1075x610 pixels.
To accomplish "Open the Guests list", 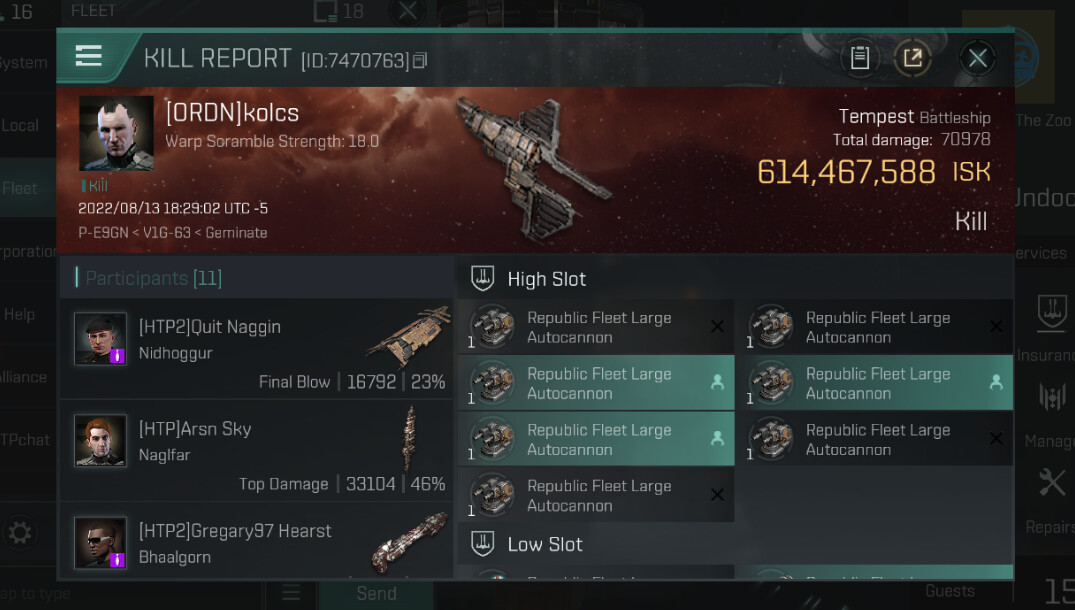I will tap(949, 591).
